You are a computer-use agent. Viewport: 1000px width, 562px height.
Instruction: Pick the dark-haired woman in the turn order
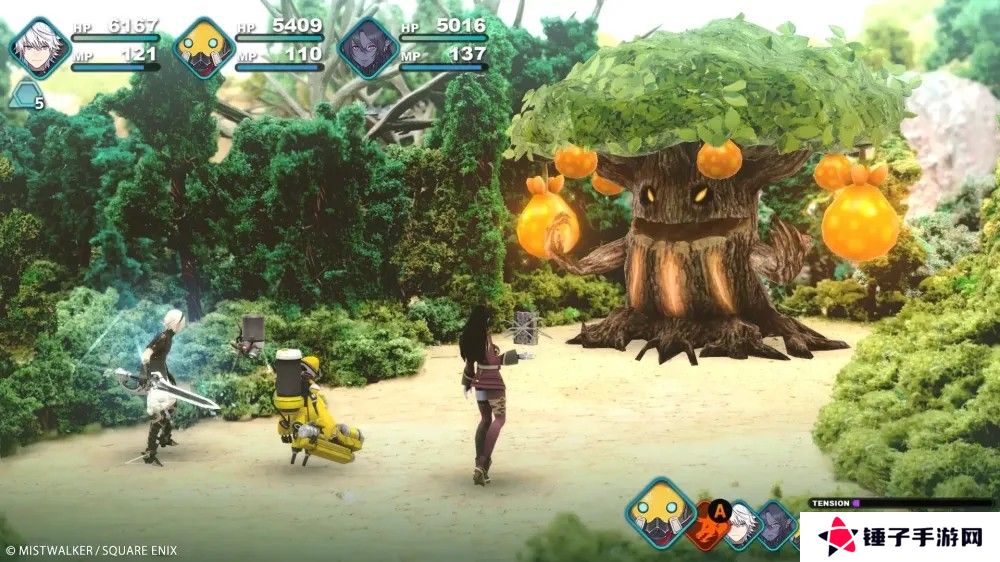click(x=776, y=524)
